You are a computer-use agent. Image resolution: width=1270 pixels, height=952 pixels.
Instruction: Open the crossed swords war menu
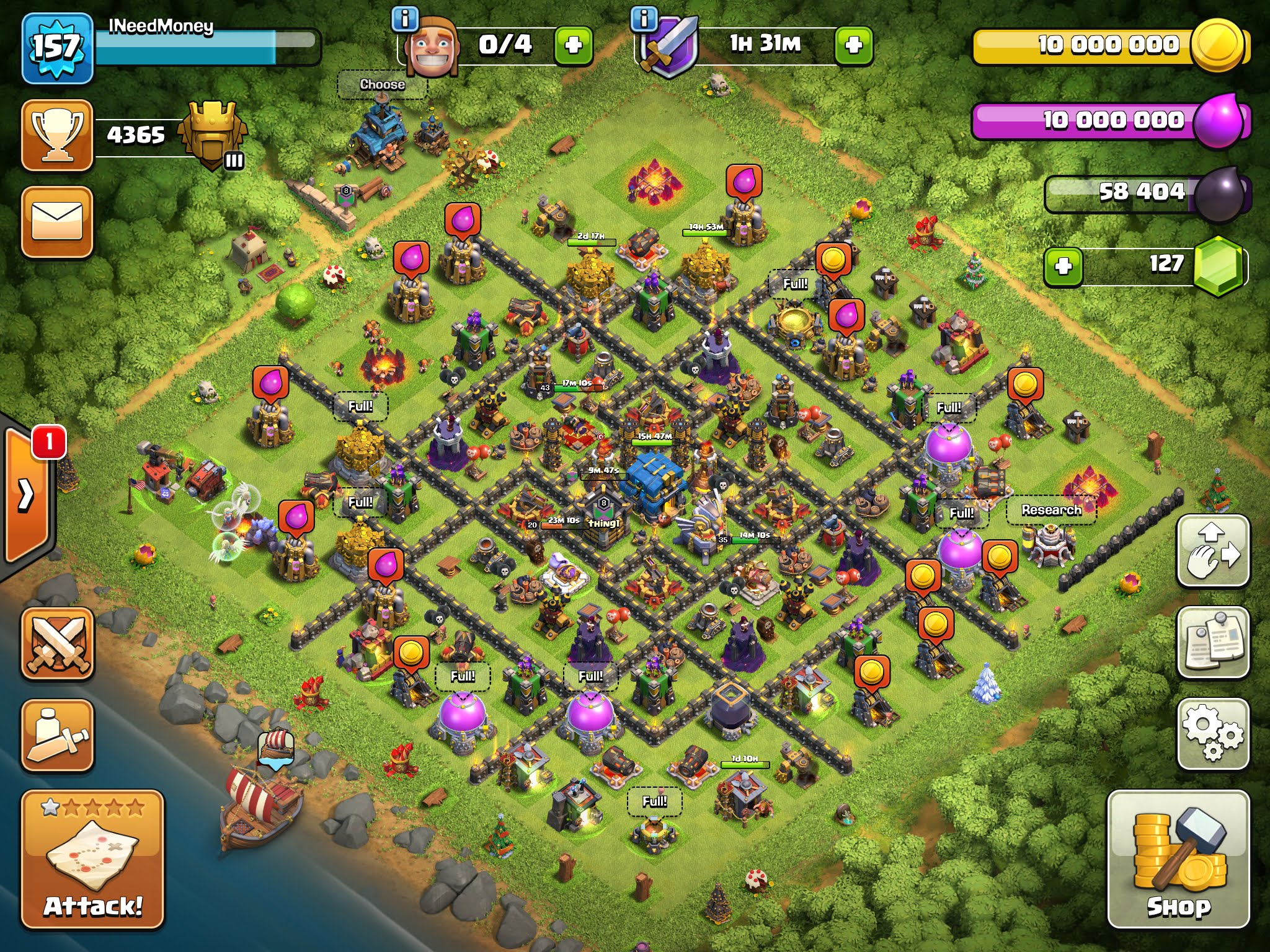[x=57, y=643]
